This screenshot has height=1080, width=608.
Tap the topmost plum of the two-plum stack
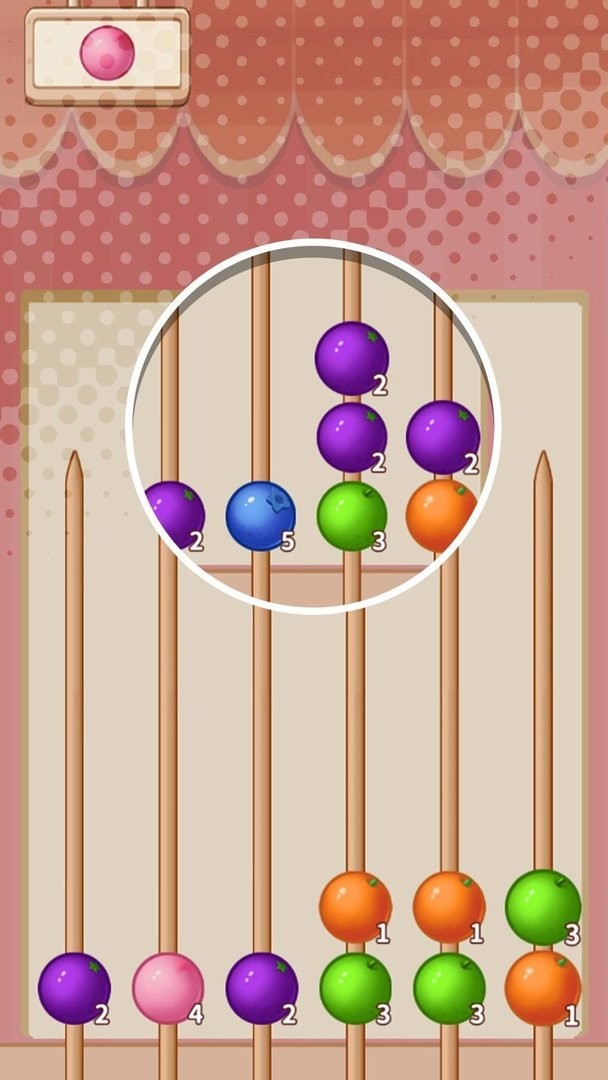(x=352, y=358)
